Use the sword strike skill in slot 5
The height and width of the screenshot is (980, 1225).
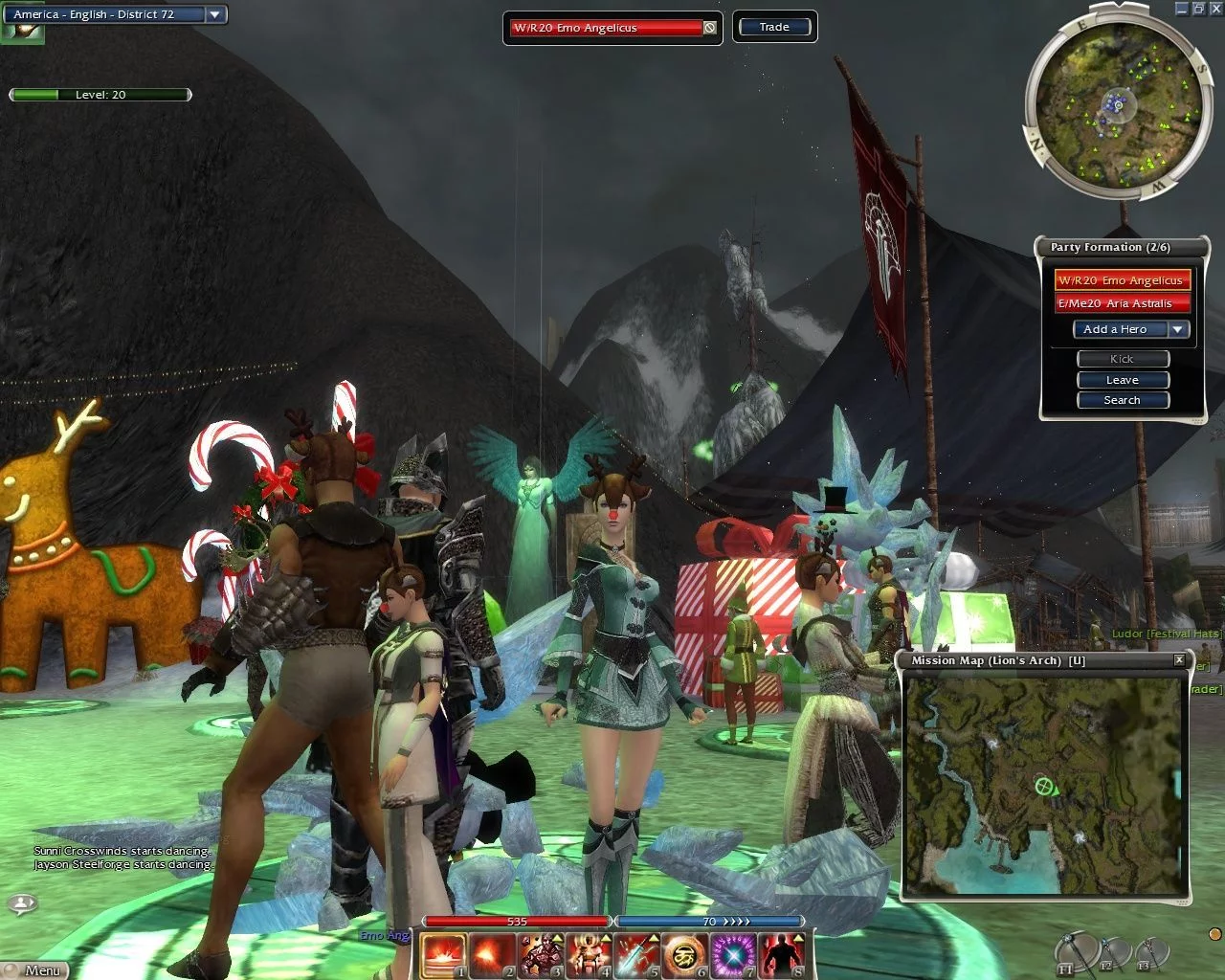638,956
